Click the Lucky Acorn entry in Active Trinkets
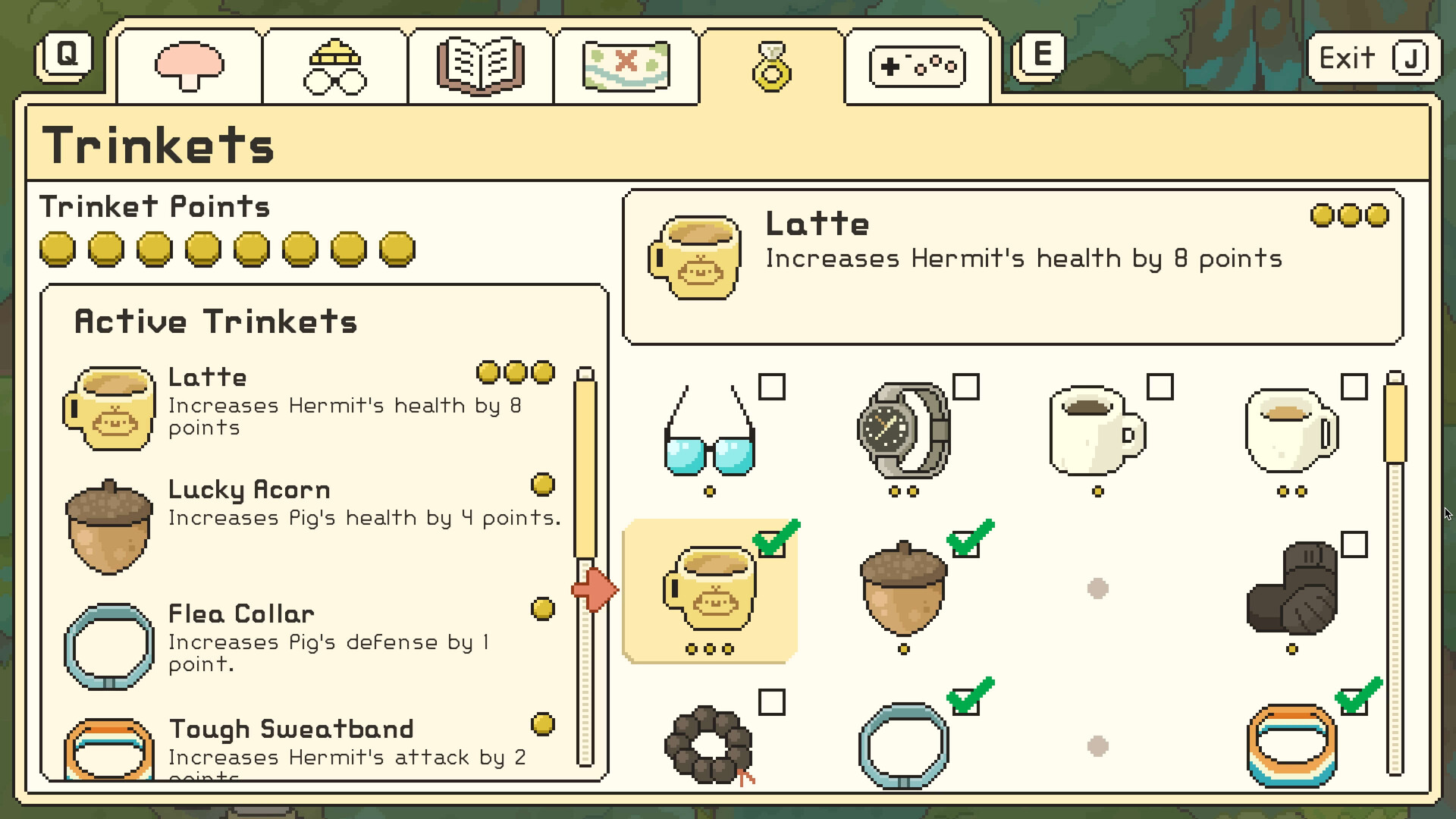Image resolution: width=1456 pixels, height=819 pixels. pyautogui.click(x=250, y=490)
